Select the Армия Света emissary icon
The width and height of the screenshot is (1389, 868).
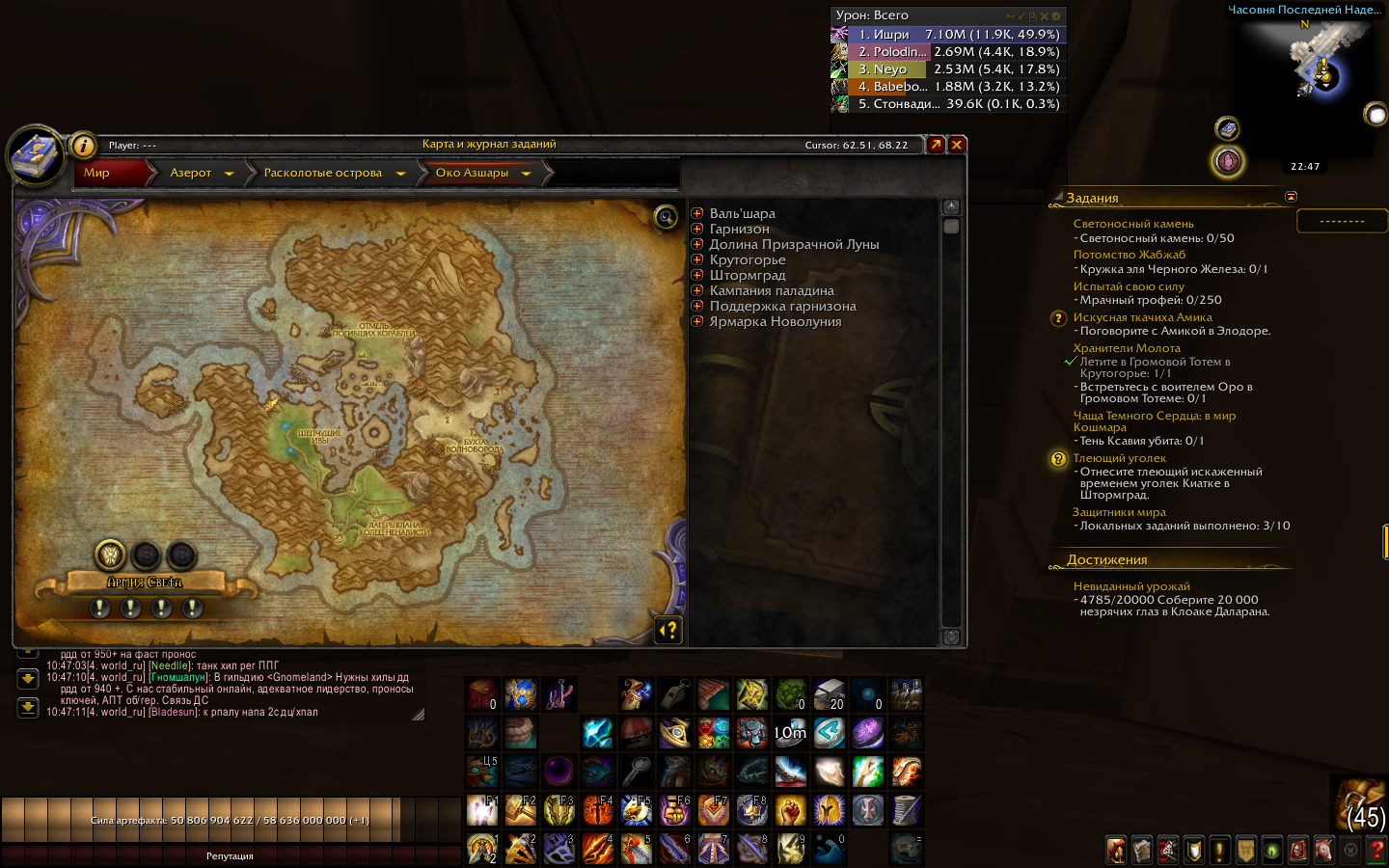coord(110,555)
